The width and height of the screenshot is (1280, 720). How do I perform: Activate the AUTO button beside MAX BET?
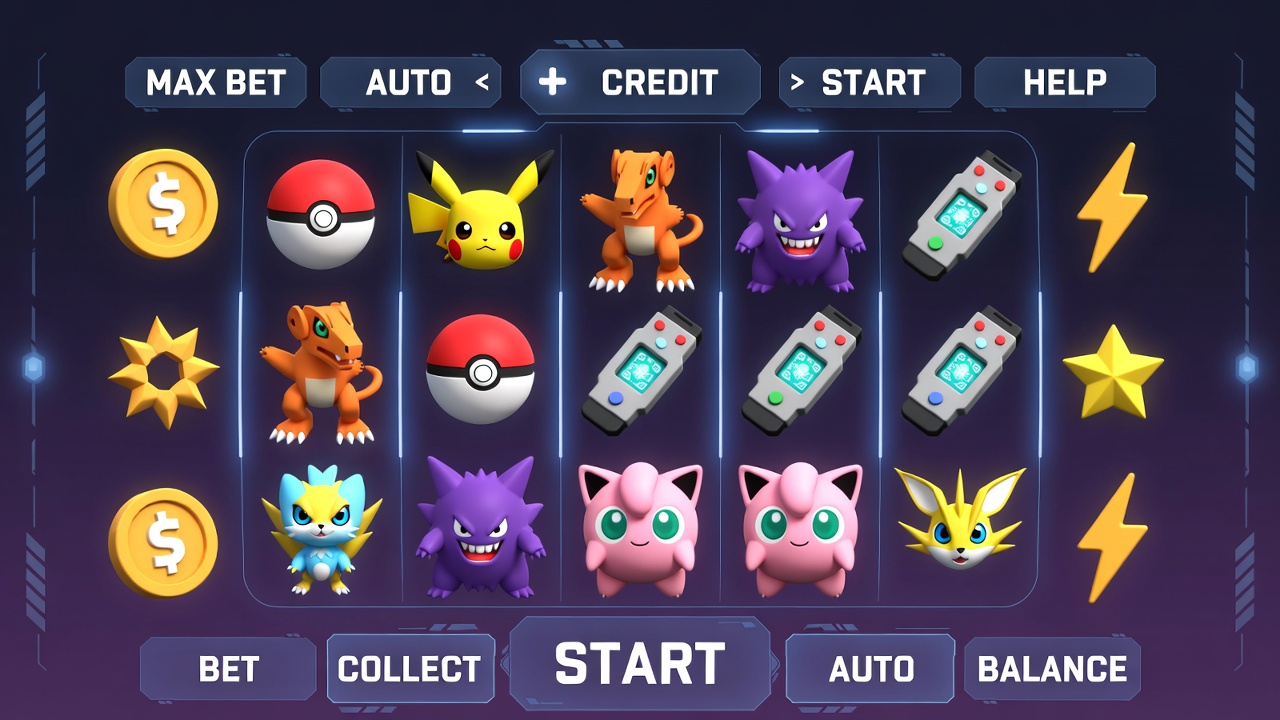coord(412,83)
